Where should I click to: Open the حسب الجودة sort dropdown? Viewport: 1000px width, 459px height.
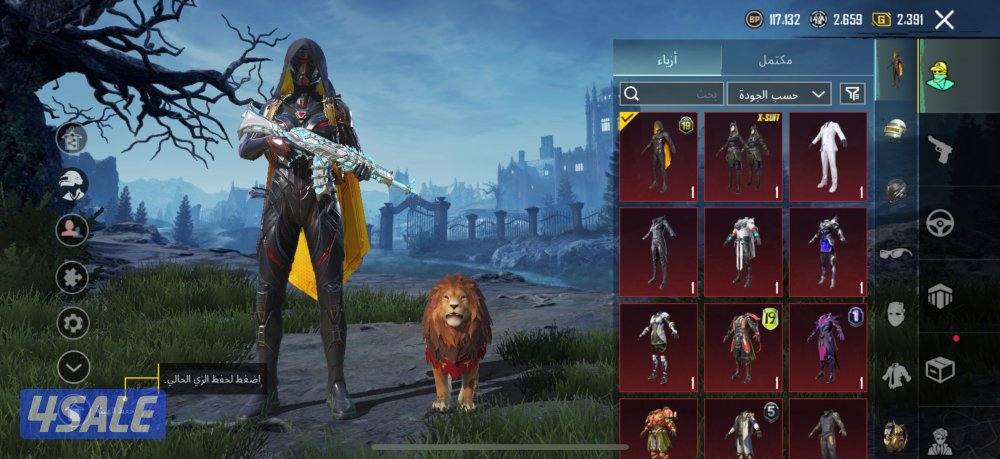[x=779, y=94]
